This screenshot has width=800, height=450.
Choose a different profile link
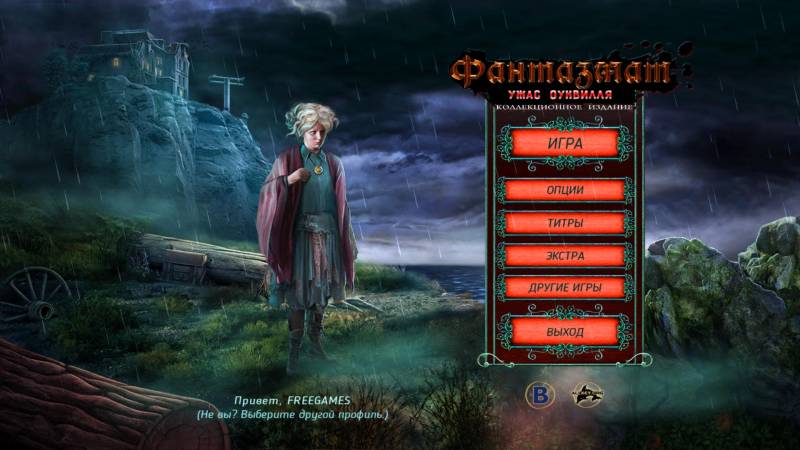click(x=291, y=414)
